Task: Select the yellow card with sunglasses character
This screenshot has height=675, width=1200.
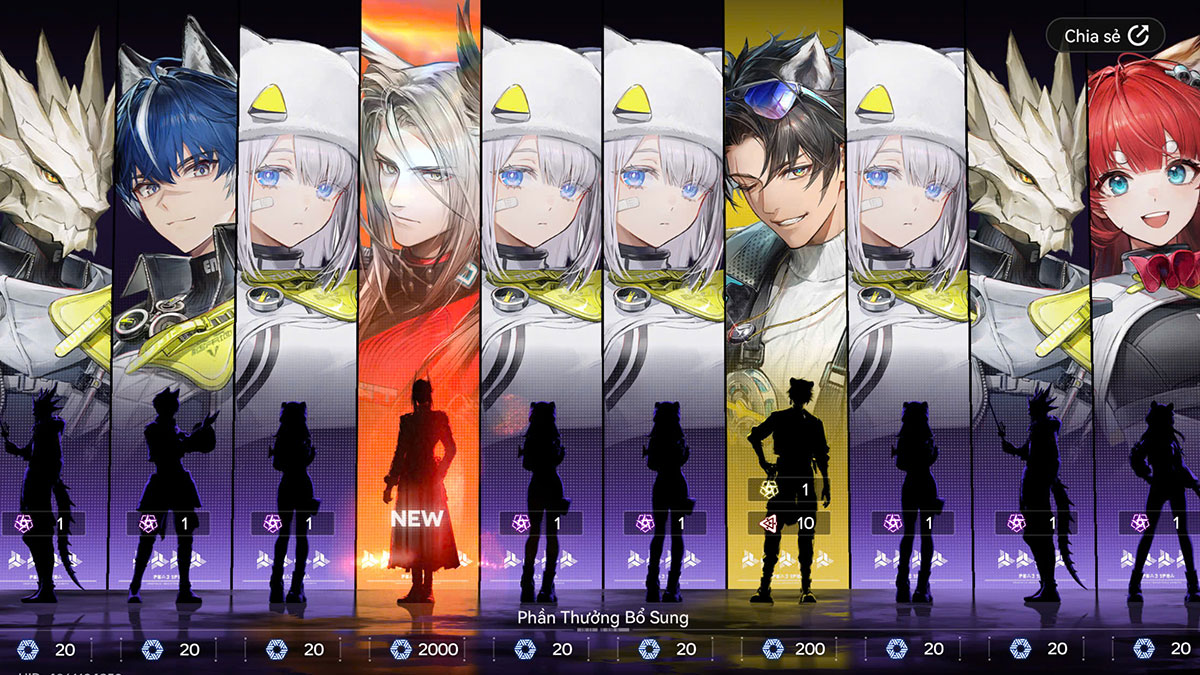Action: click(x=784, y=300)
